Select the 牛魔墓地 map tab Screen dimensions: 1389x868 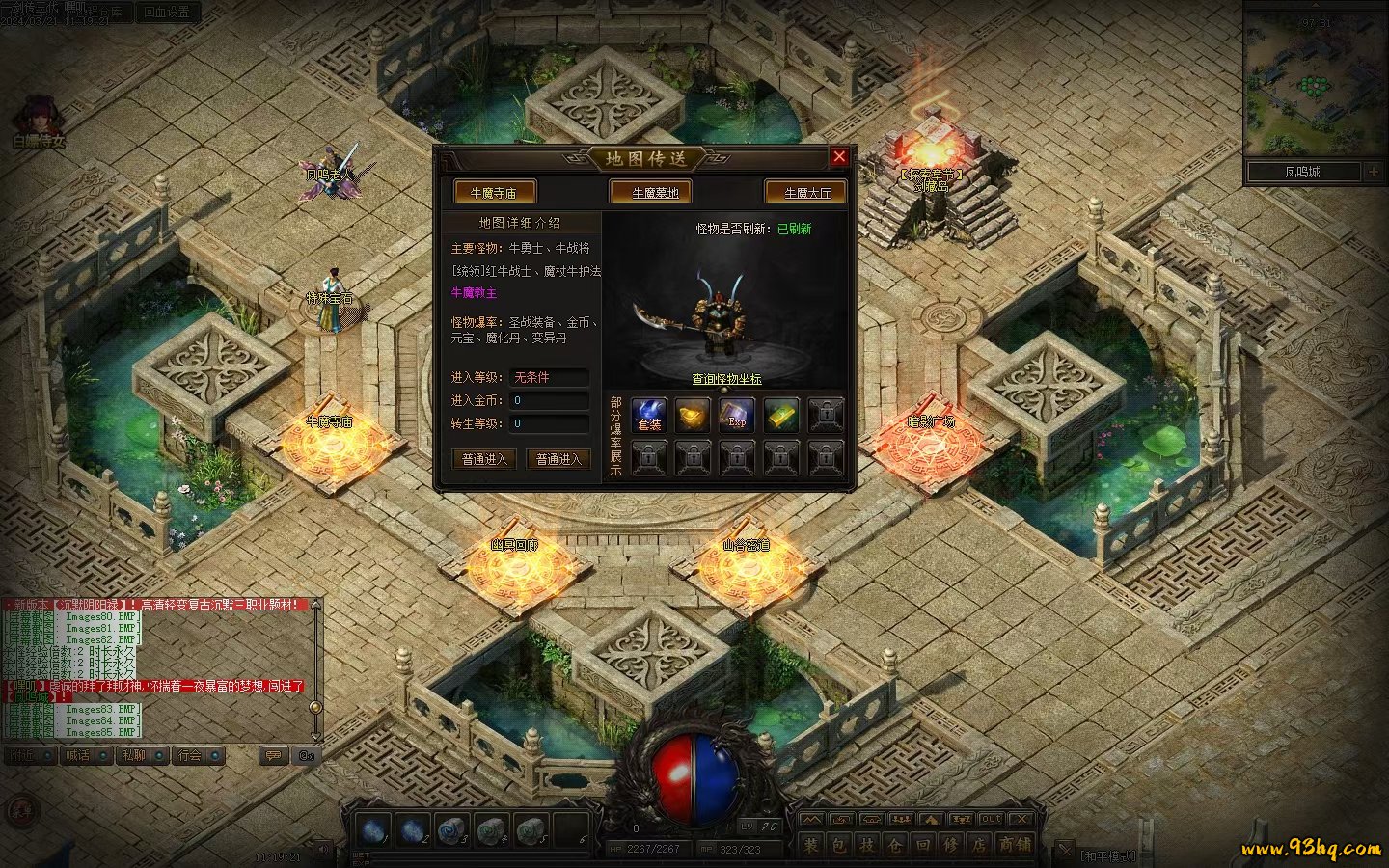(655, 193)
